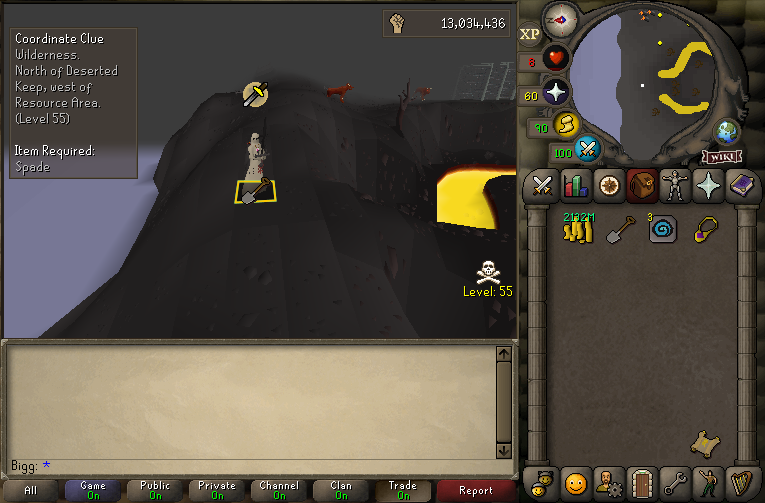Click the amulet in the inventory
This screenshot has width=765, height=503.
[x=705, y=229]
